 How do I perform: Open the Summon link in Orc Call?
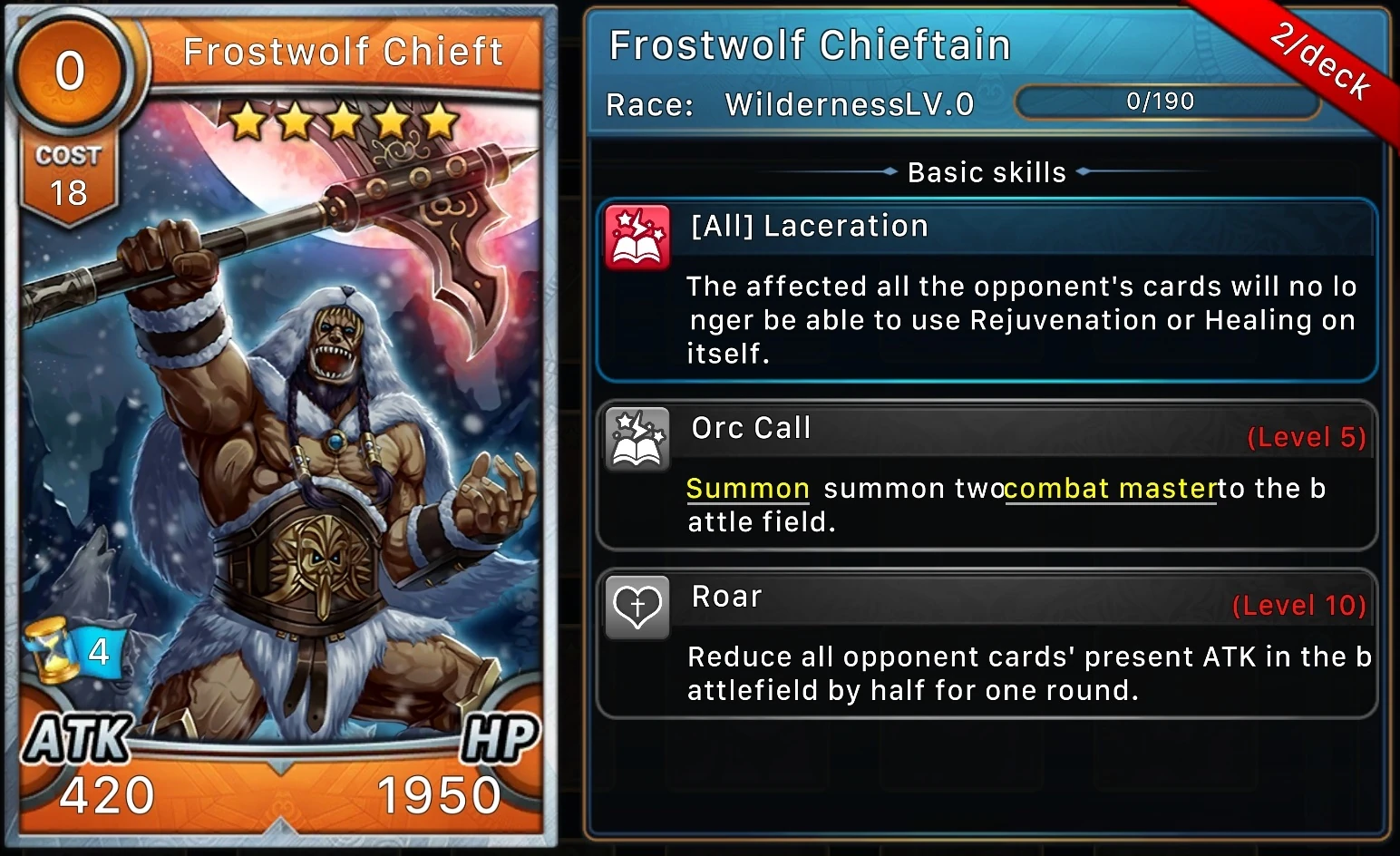747,488
